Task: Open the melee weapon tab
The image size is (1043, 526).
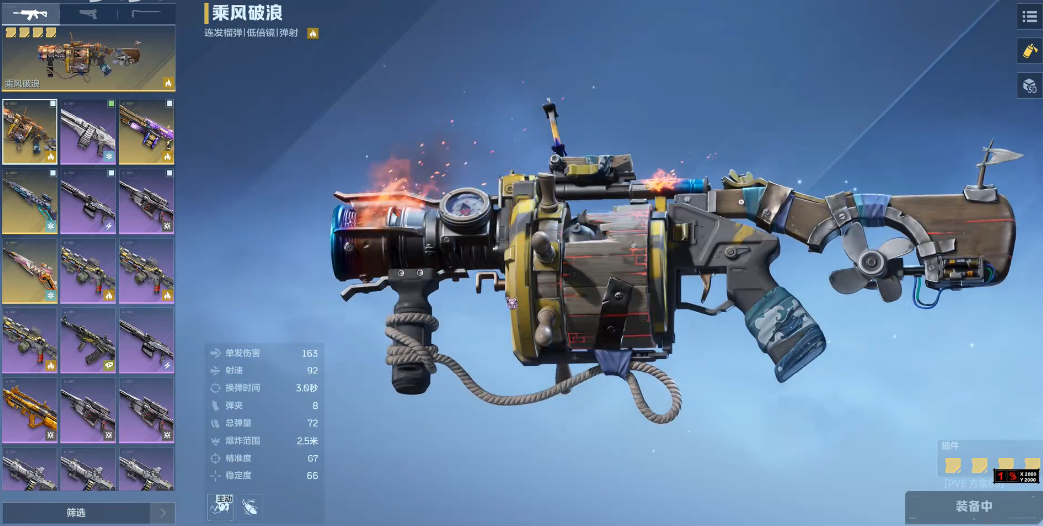Action: [146, 13]
